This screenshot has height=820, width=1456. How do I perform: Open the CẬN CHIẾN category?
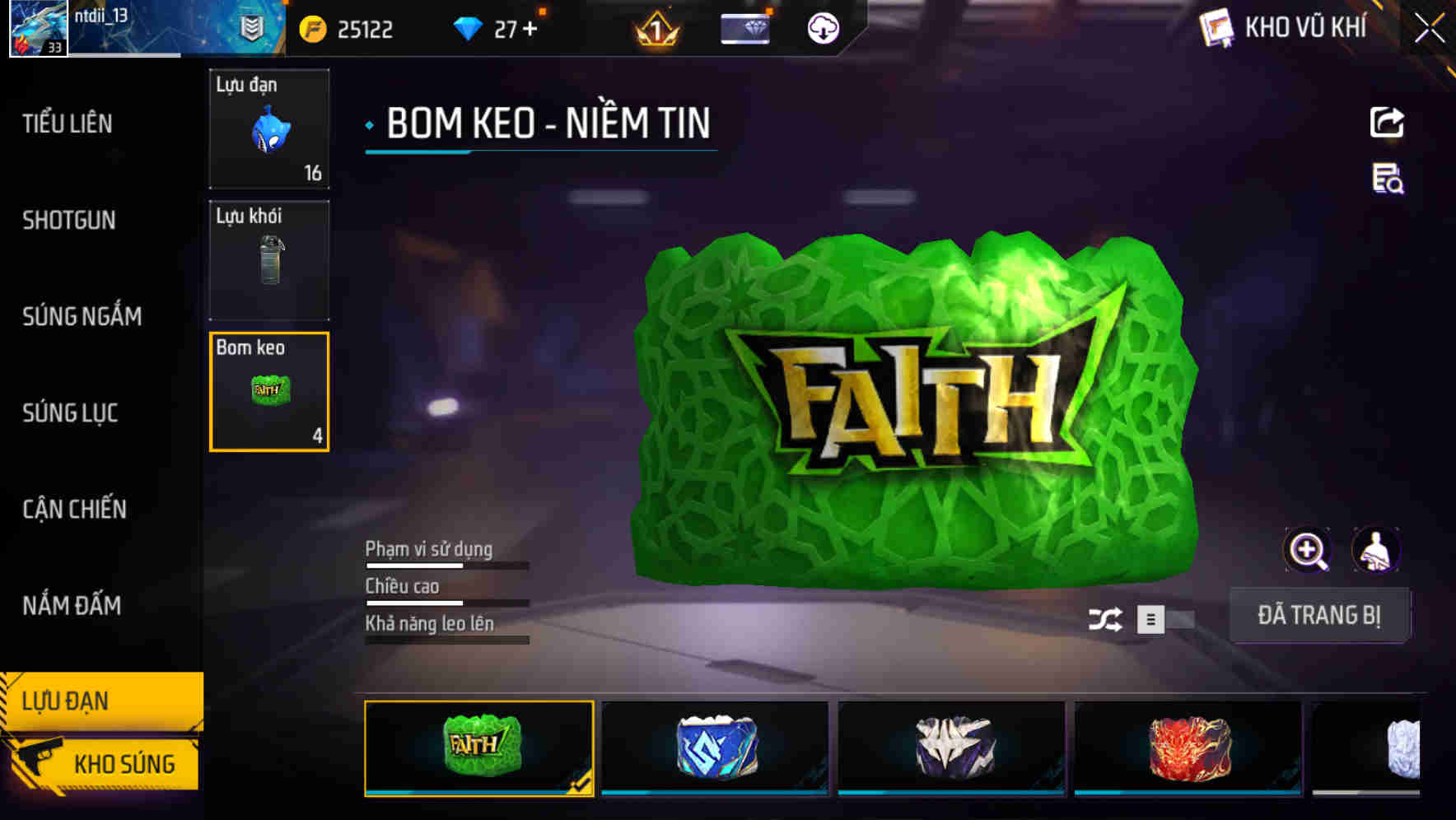74,509
